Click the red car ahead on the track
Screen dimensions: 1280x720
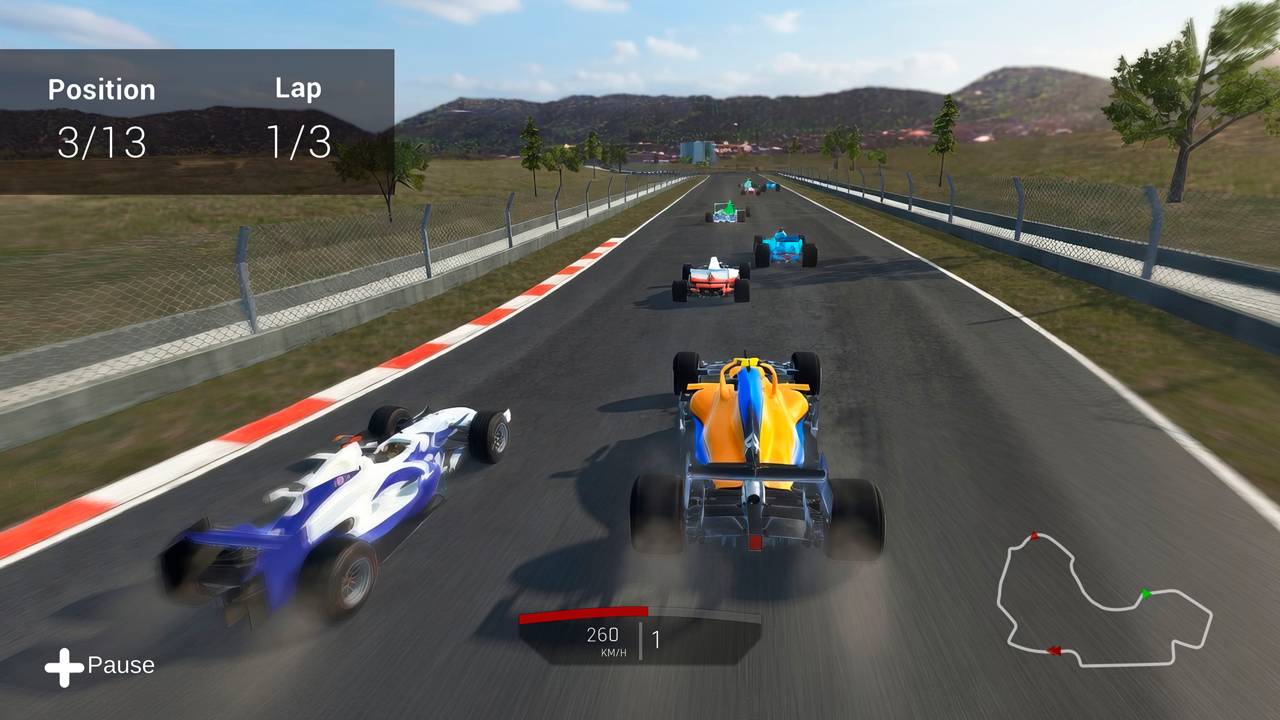point(710,280)
